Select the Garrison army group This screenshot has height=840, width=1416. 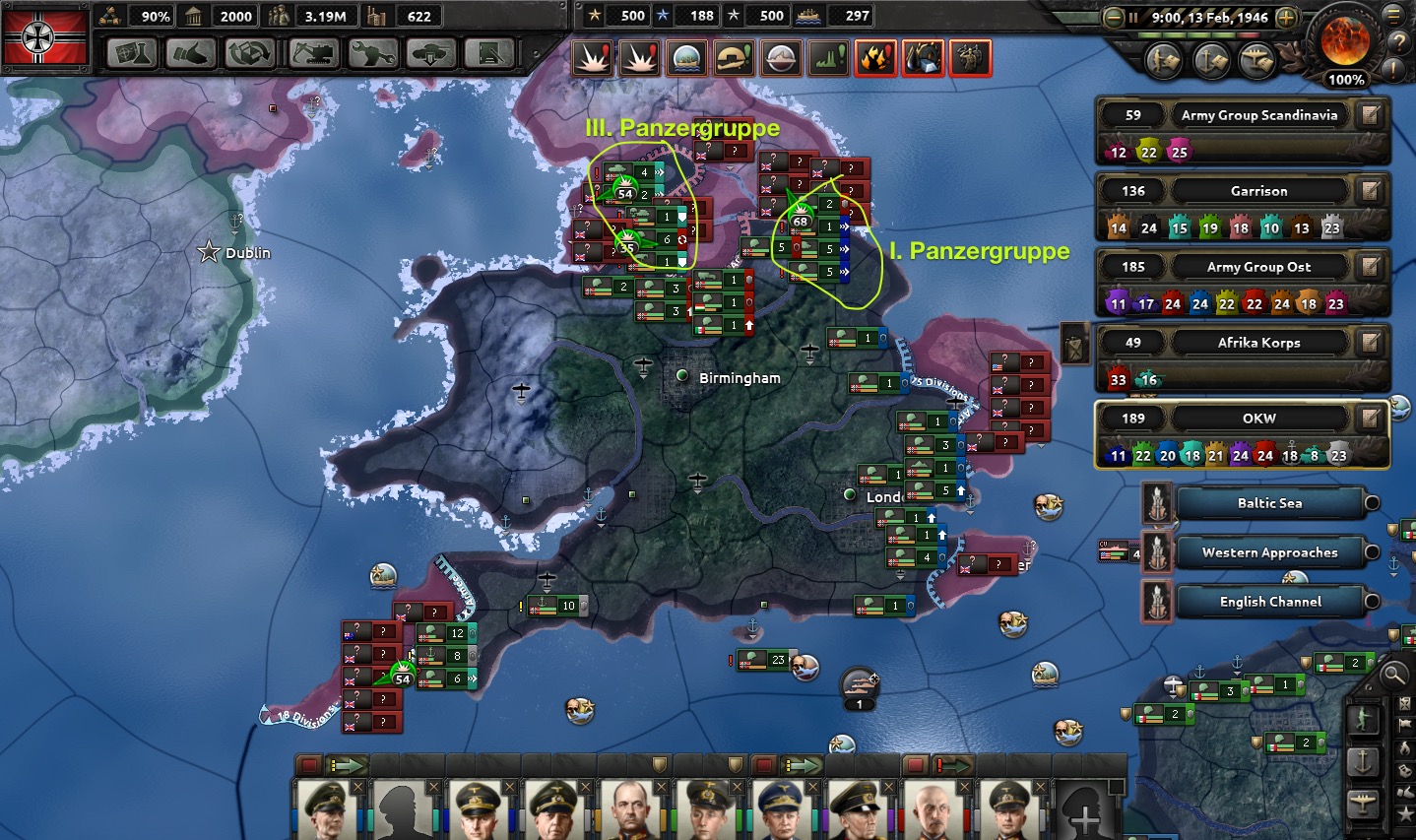click(1258, 191)
